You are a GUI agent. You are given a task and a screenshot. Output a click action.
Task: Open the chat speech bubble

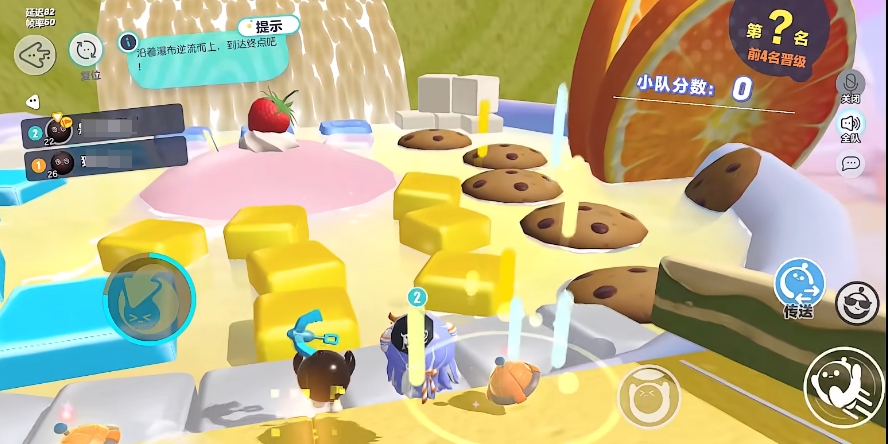coord(851,163)
